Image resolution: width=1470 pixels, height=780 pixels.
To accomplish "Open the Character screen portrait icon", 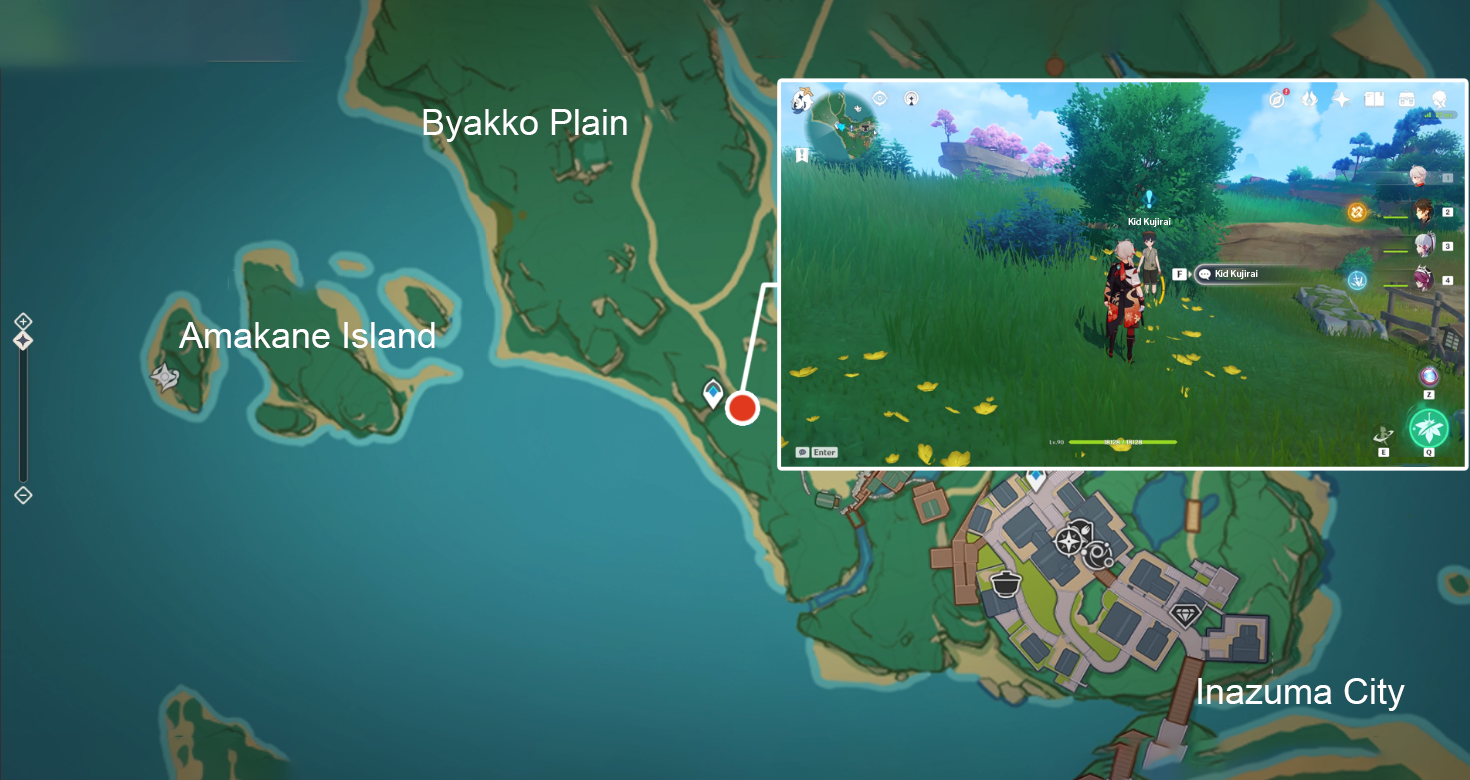I will [1440, 98].
